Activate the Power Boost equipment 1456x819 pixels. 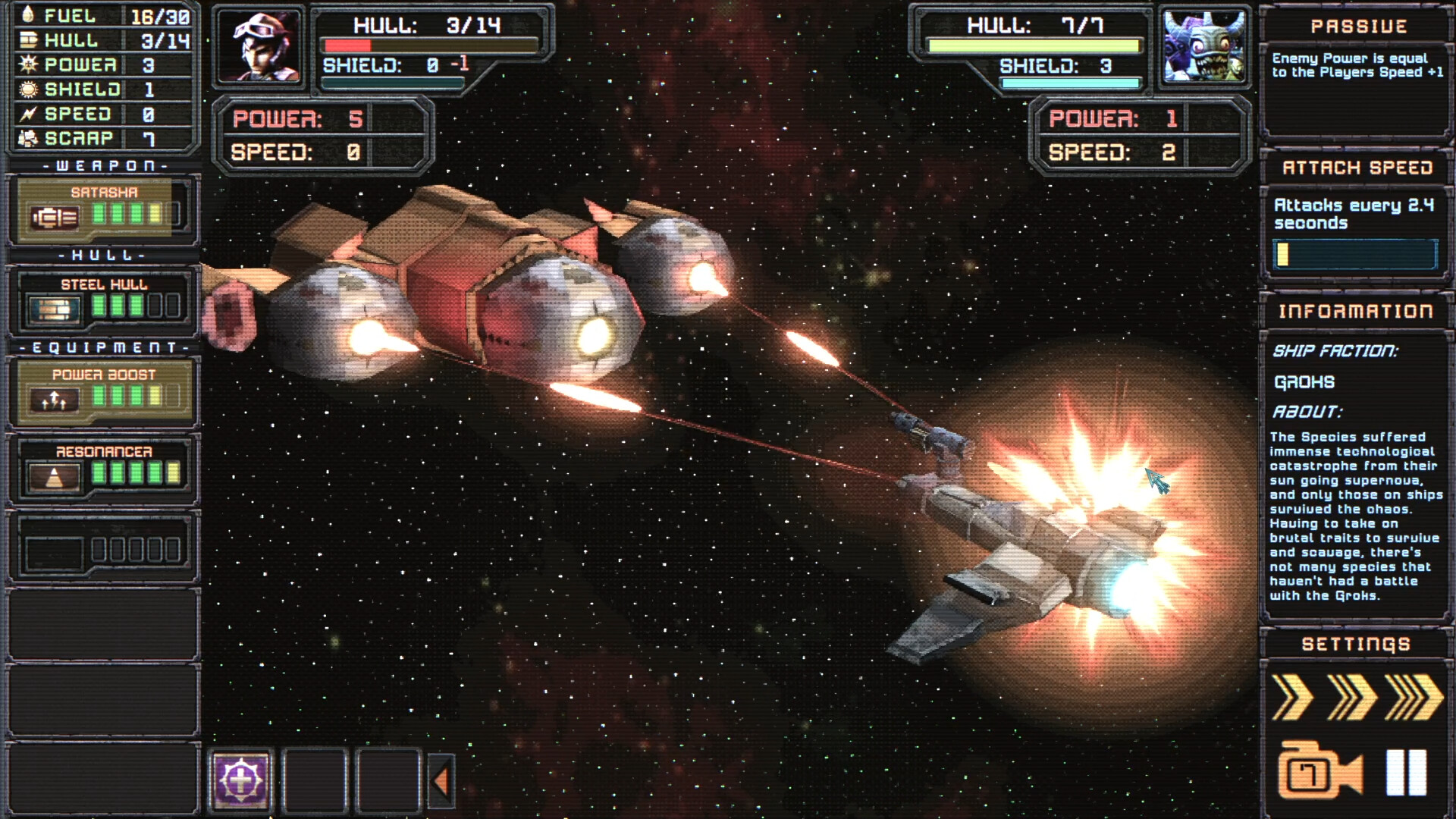point(104,391)
